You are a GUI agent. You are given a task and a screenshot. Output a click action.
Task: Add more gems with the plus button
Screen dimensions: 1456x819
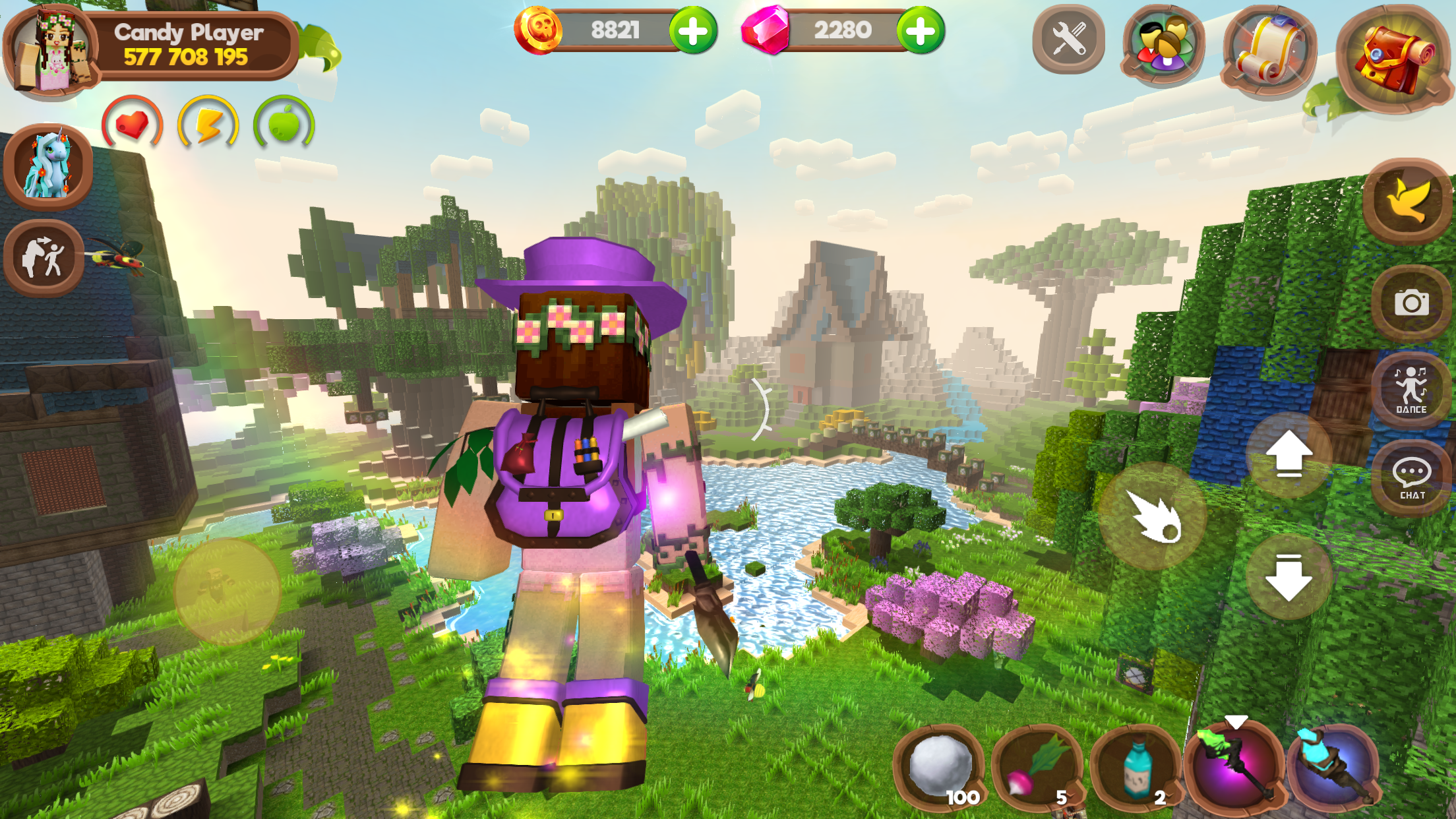[x=921, y=29]
